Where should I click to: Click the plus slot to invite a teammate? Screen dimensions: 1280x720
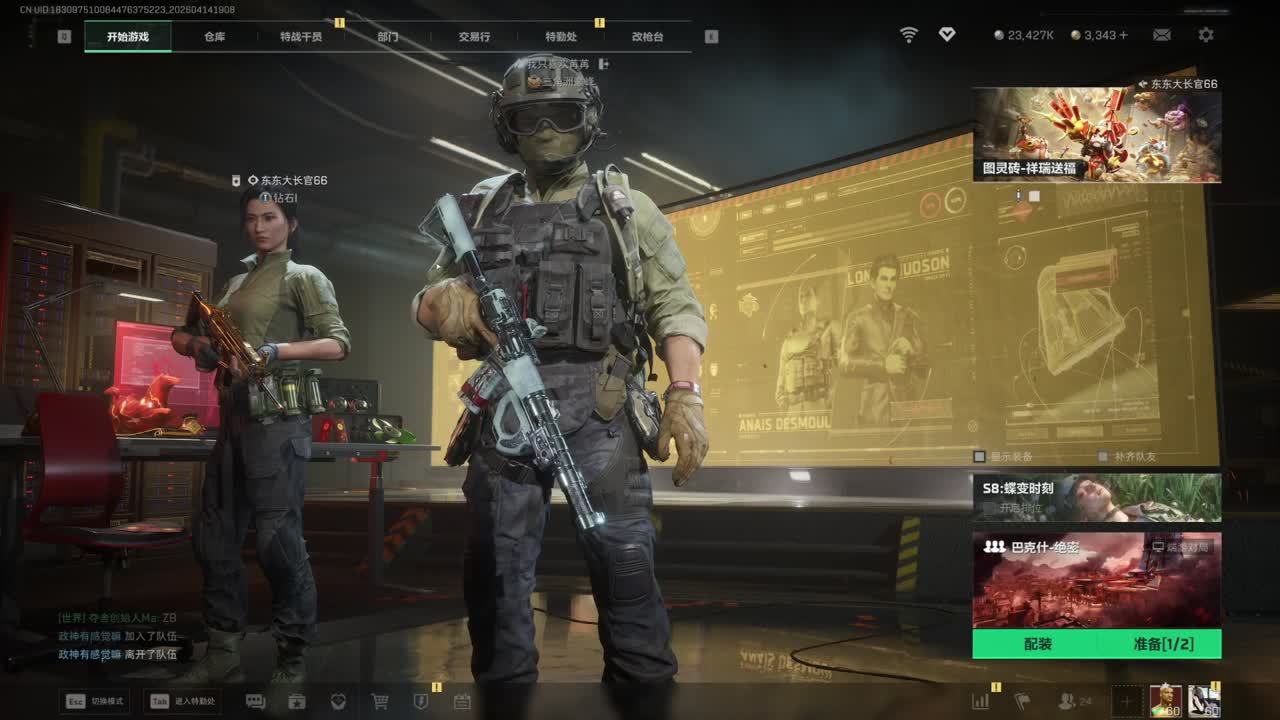coord(1126,702)
